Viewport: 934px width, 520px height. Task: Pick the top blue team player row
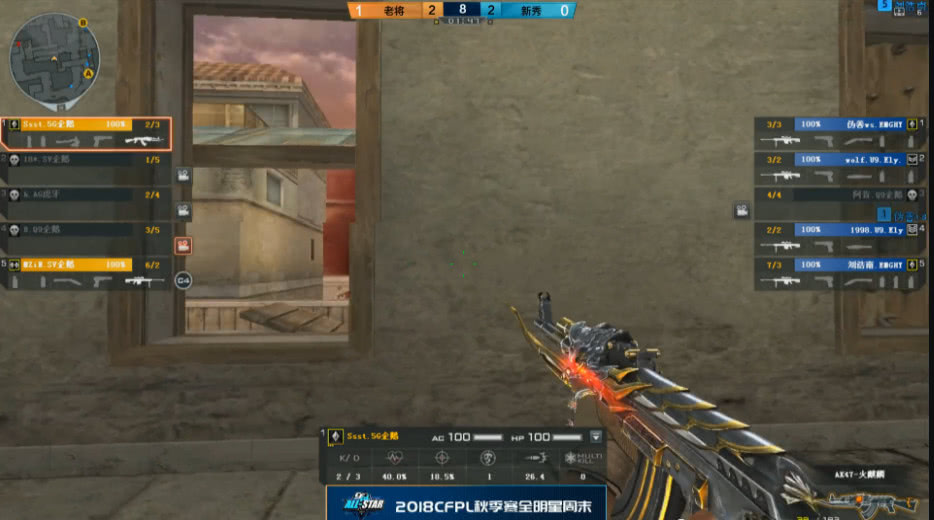(x=836, y=132)
